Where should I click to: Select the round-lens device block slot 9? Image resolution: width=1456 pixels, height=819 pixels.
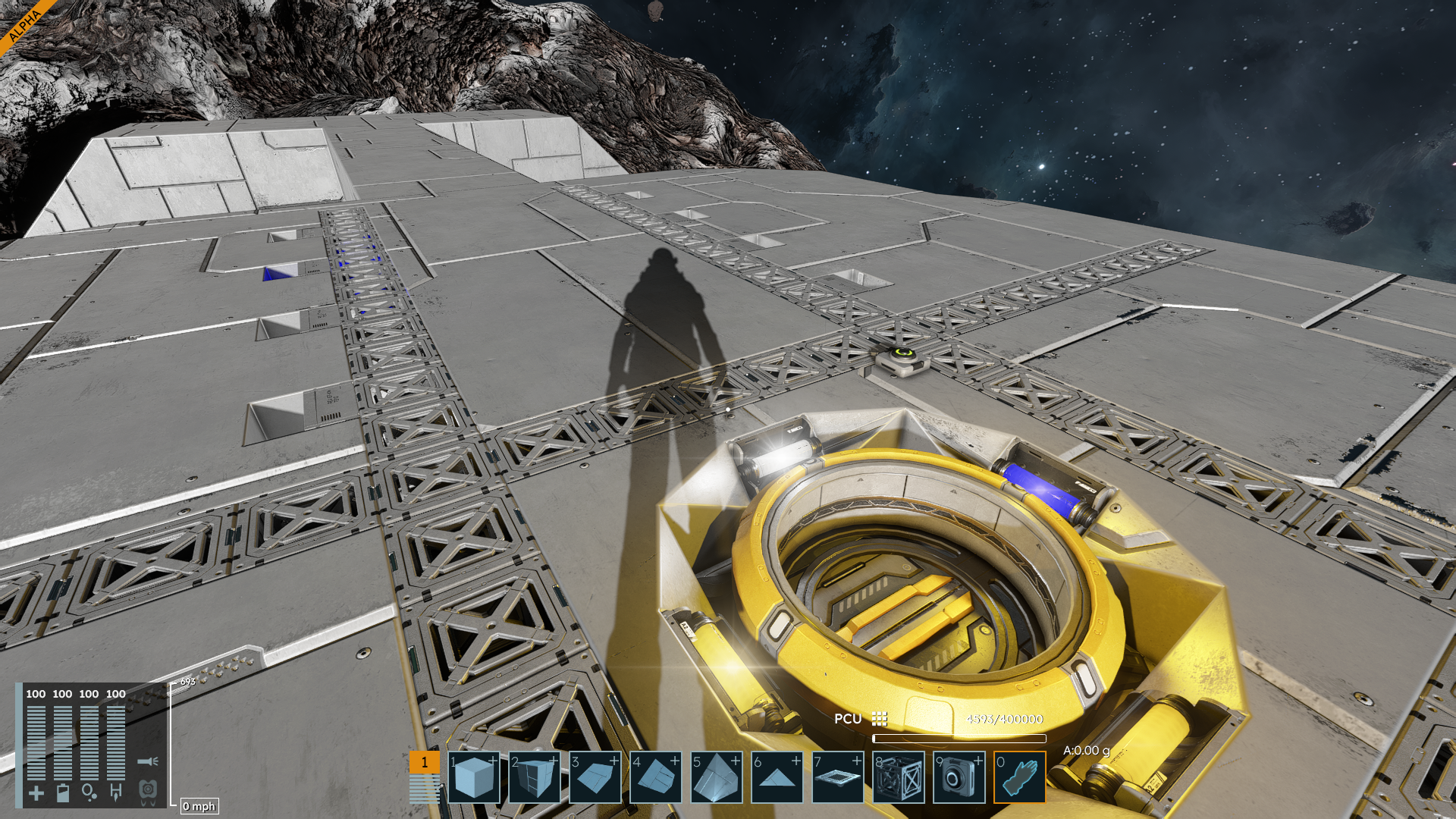(959, 777)
